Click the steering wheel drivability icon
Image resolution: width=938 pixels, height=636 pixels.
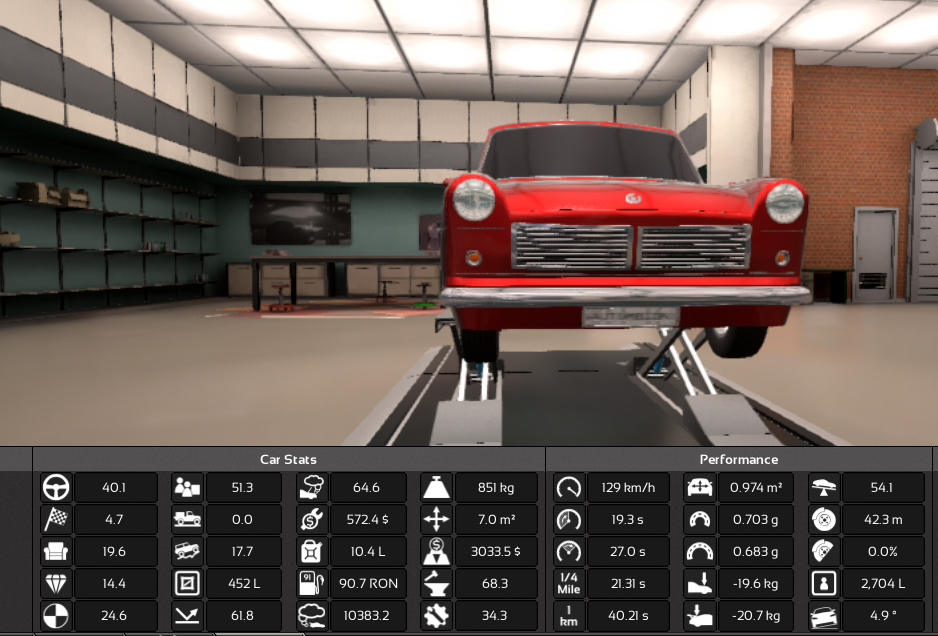tap(56, 488)
